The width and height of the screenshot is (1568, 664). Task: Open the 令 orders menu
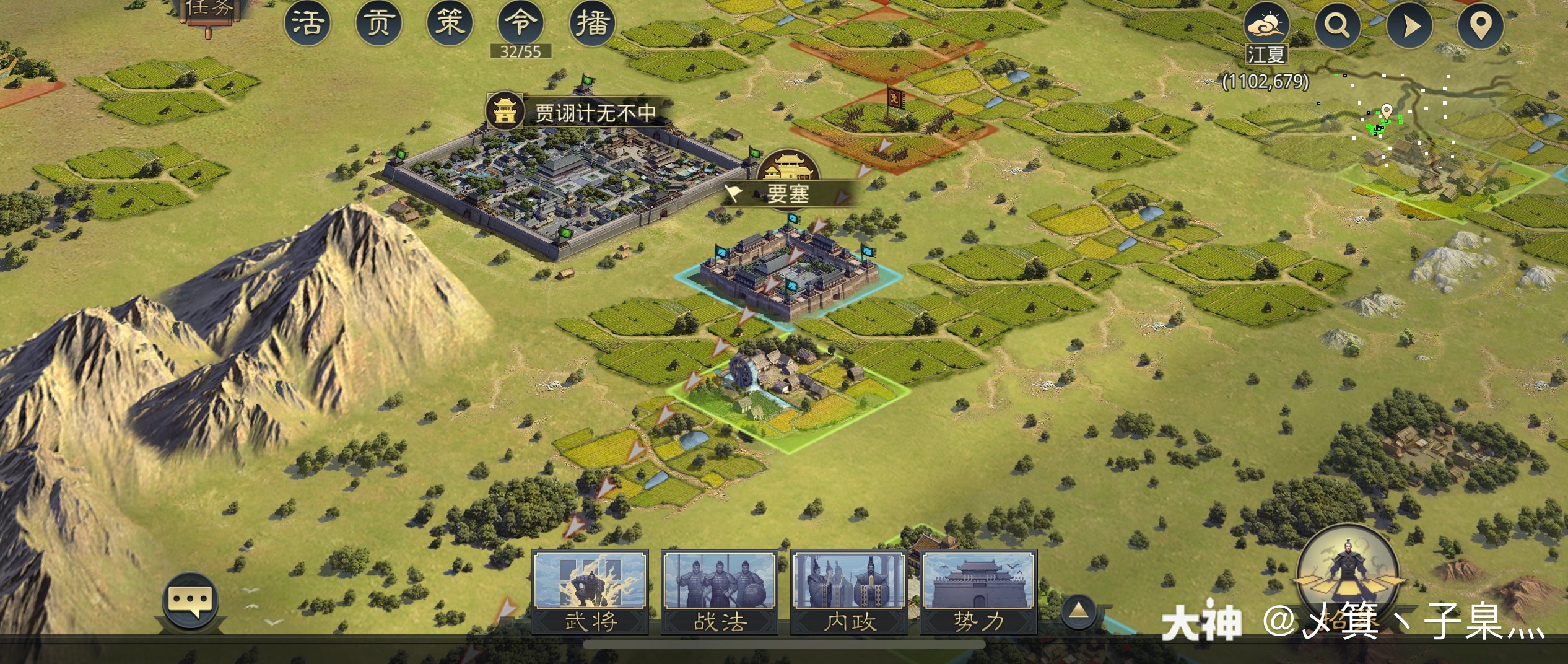click(x=521, y=24)
